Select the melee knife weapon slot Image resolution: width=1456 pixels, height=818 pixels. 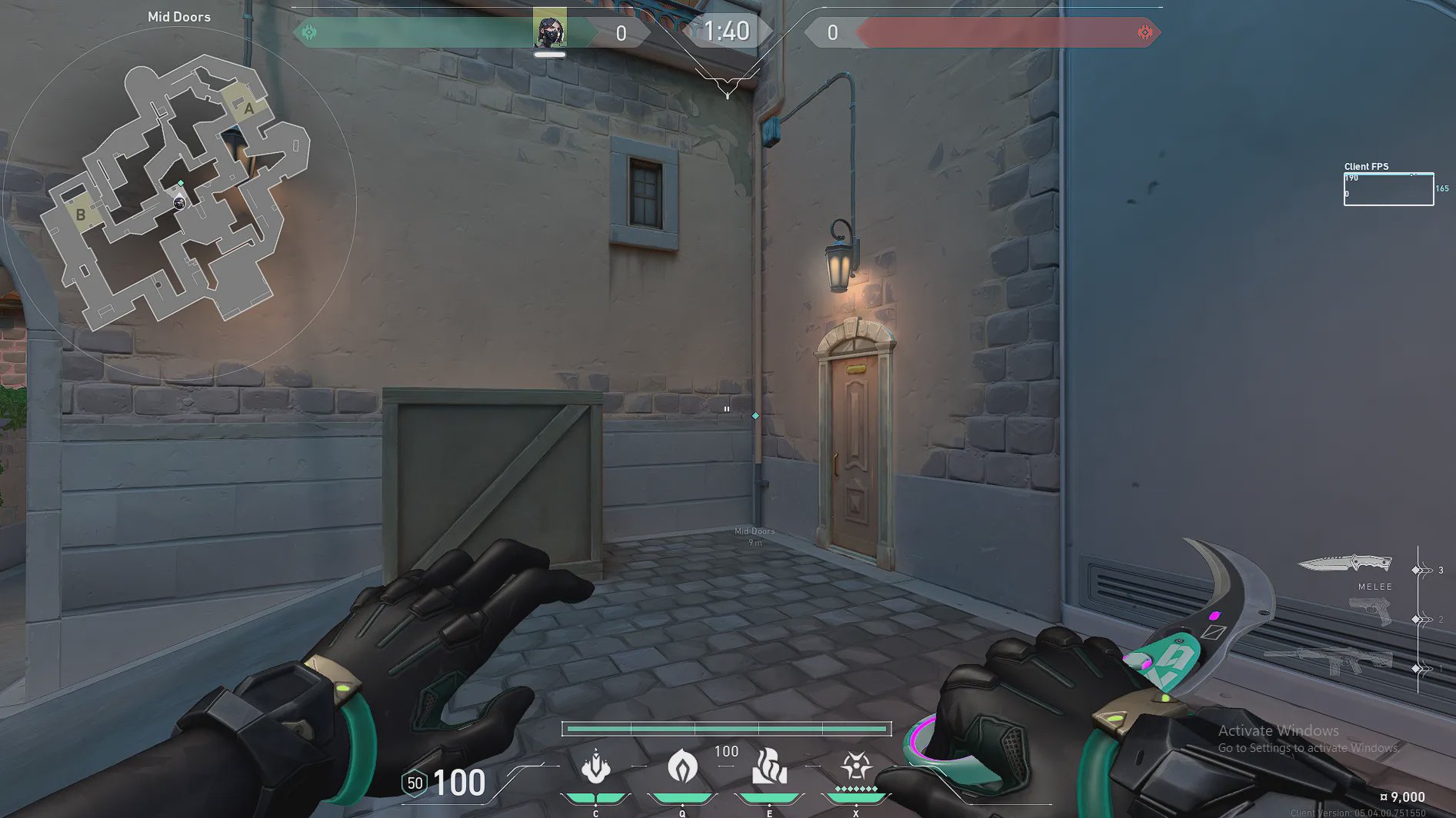point(1344,565)
